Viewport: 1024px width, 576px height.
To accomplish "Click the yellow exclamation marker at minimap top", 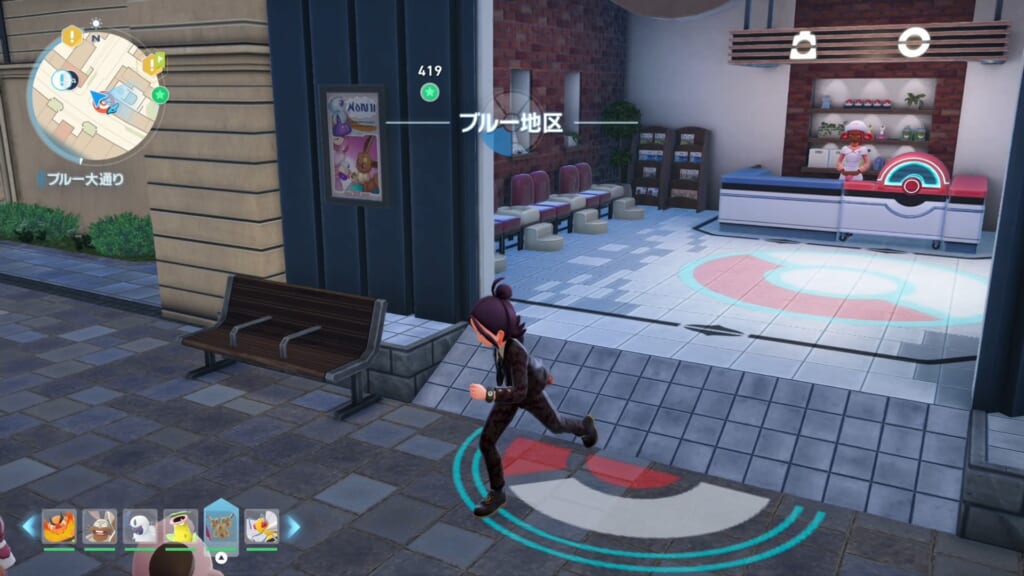I will (x=72, y=36).
